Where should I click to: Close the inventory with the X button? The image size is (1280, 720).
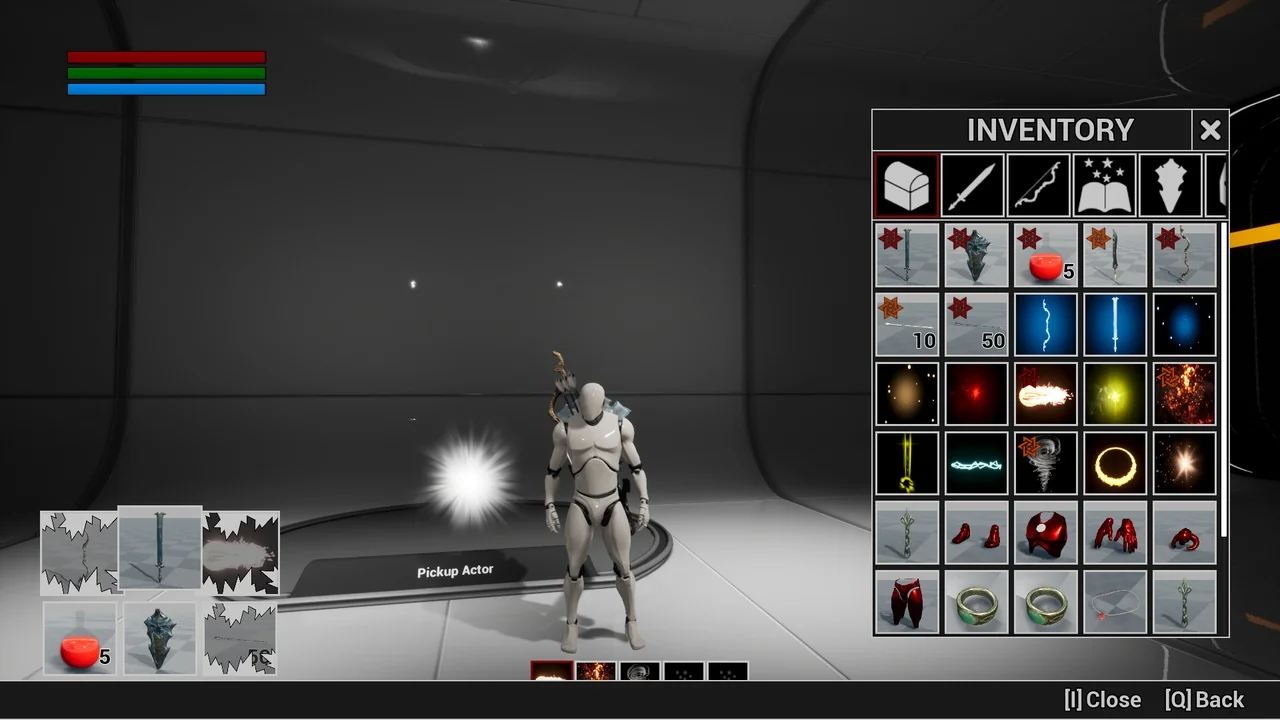coord(1210,130)
